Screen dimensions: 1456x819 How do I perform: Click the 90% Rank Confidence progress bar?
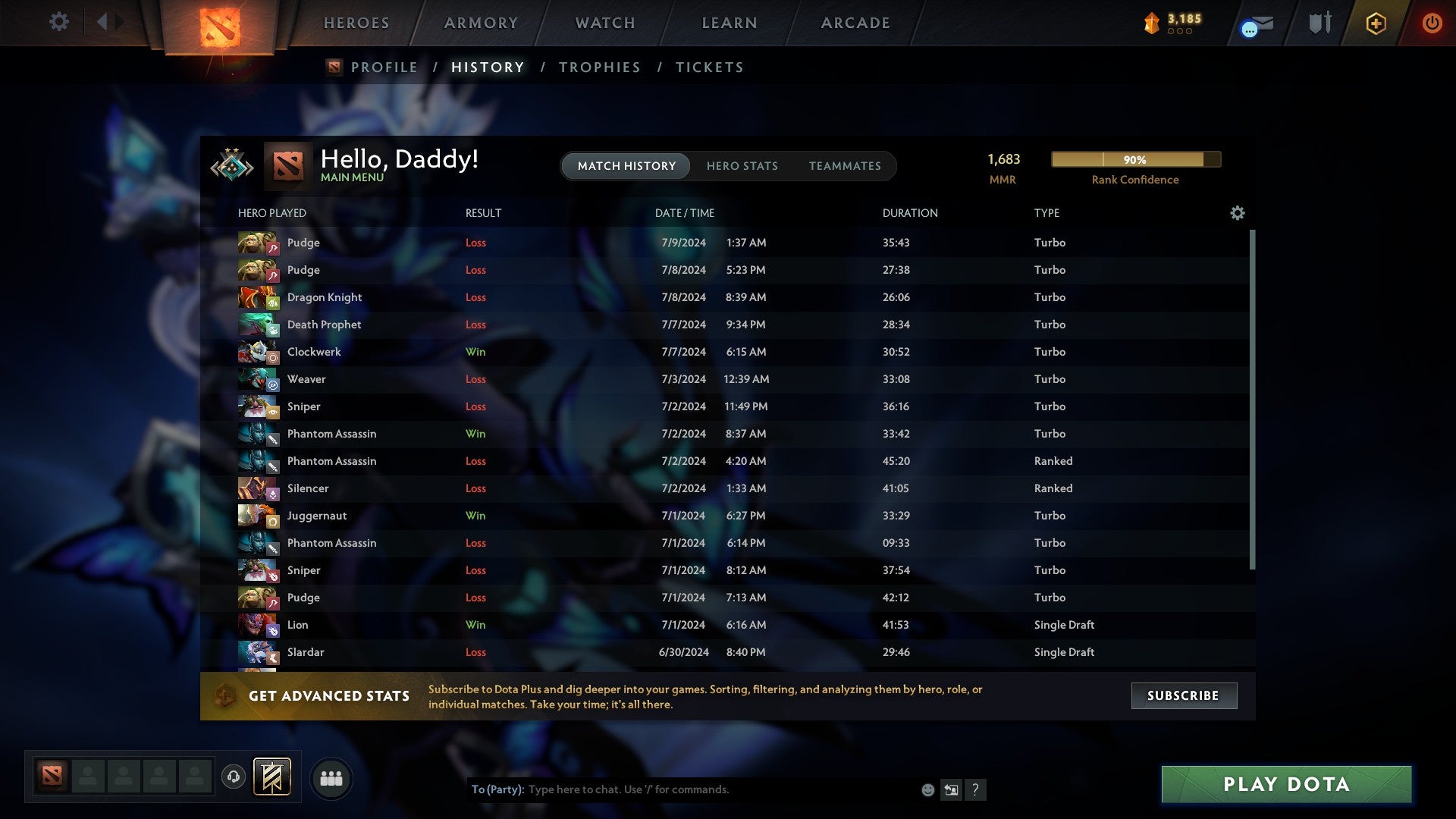point(1135,160)
